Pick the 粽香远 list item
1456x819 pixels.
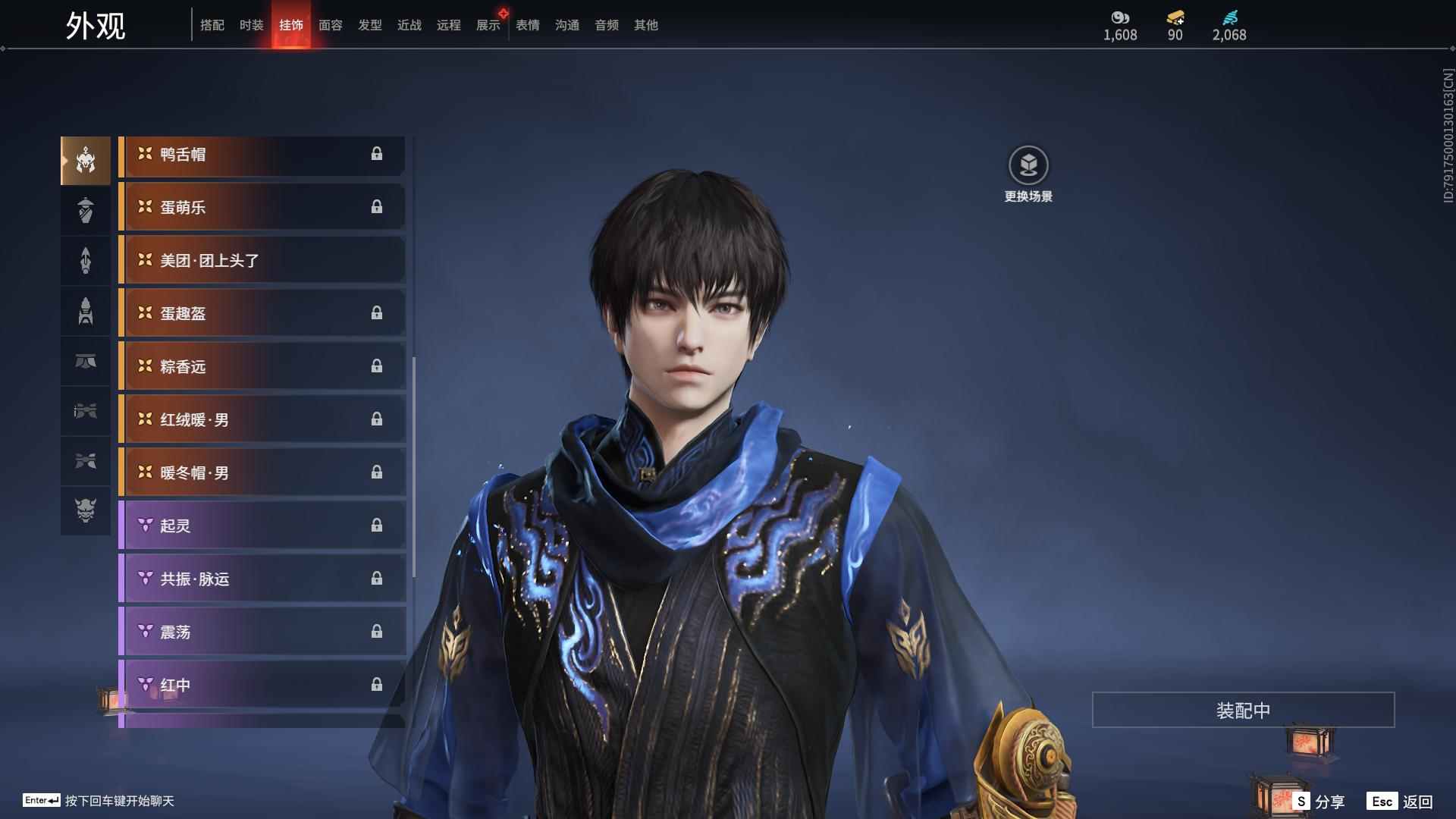point(262,367)
